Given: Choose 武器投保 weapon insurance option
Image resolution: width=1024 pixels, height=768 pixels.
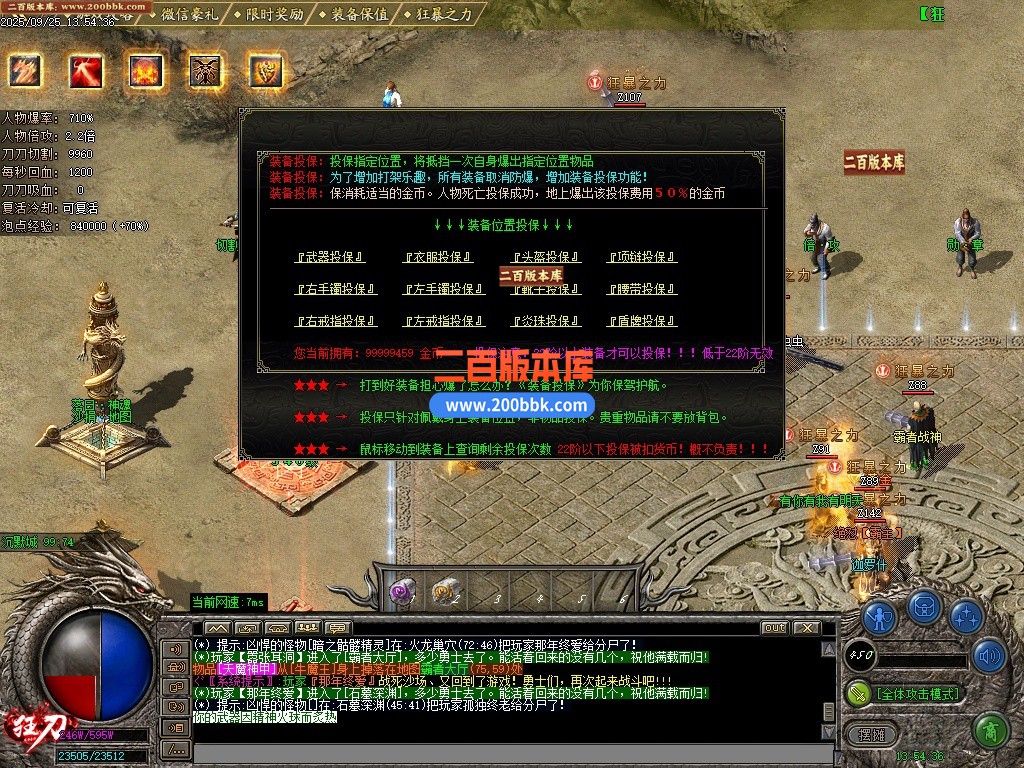Looking at the screenshot, I should (x=330, y=257).
